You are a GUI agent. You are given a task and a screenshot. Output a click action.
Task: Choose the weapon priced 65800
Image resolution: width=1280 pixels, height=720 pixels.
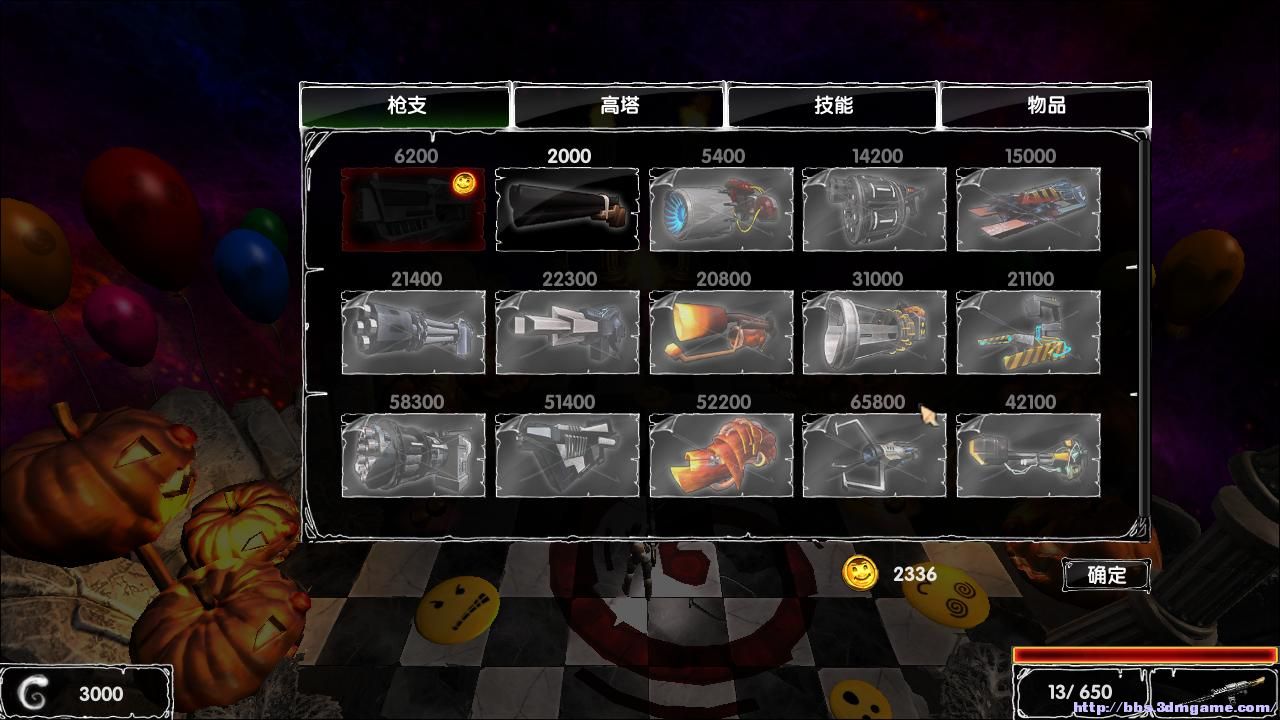pyautogui.click(x=875, y=455)
